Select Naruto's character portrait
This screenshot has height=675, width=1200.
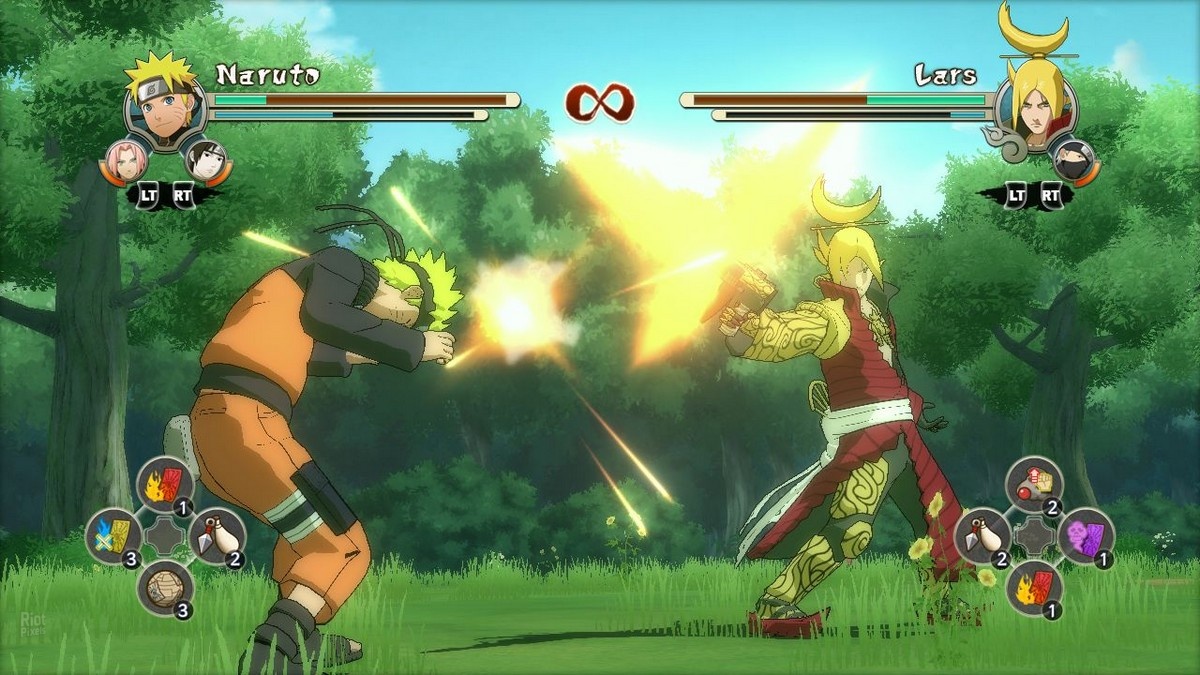(164, 106)
